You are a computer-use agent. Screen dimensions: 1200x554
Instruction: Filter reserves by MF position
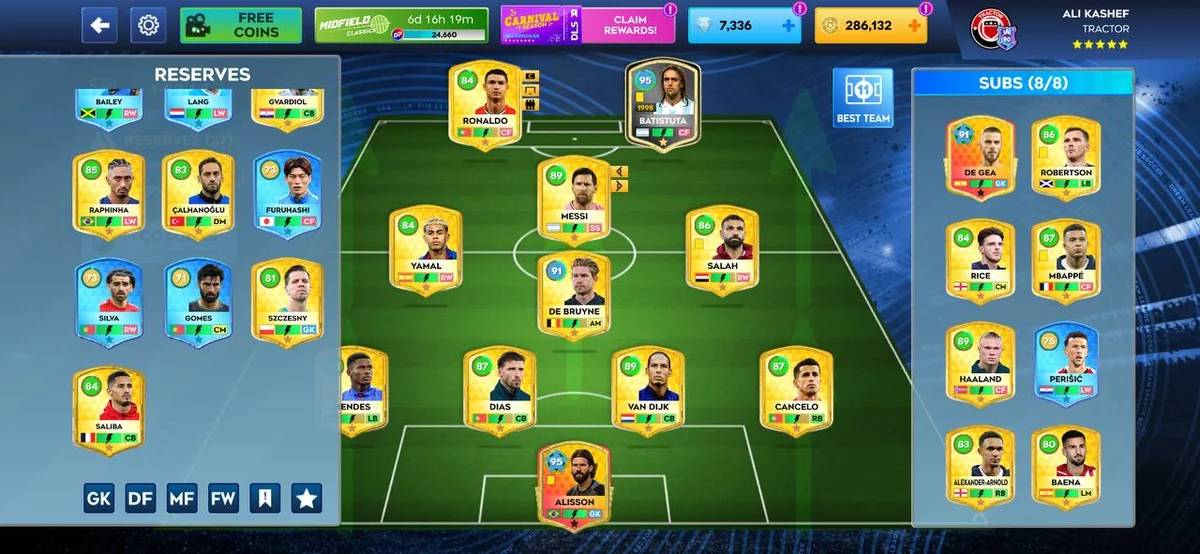[x=181, y=497]
